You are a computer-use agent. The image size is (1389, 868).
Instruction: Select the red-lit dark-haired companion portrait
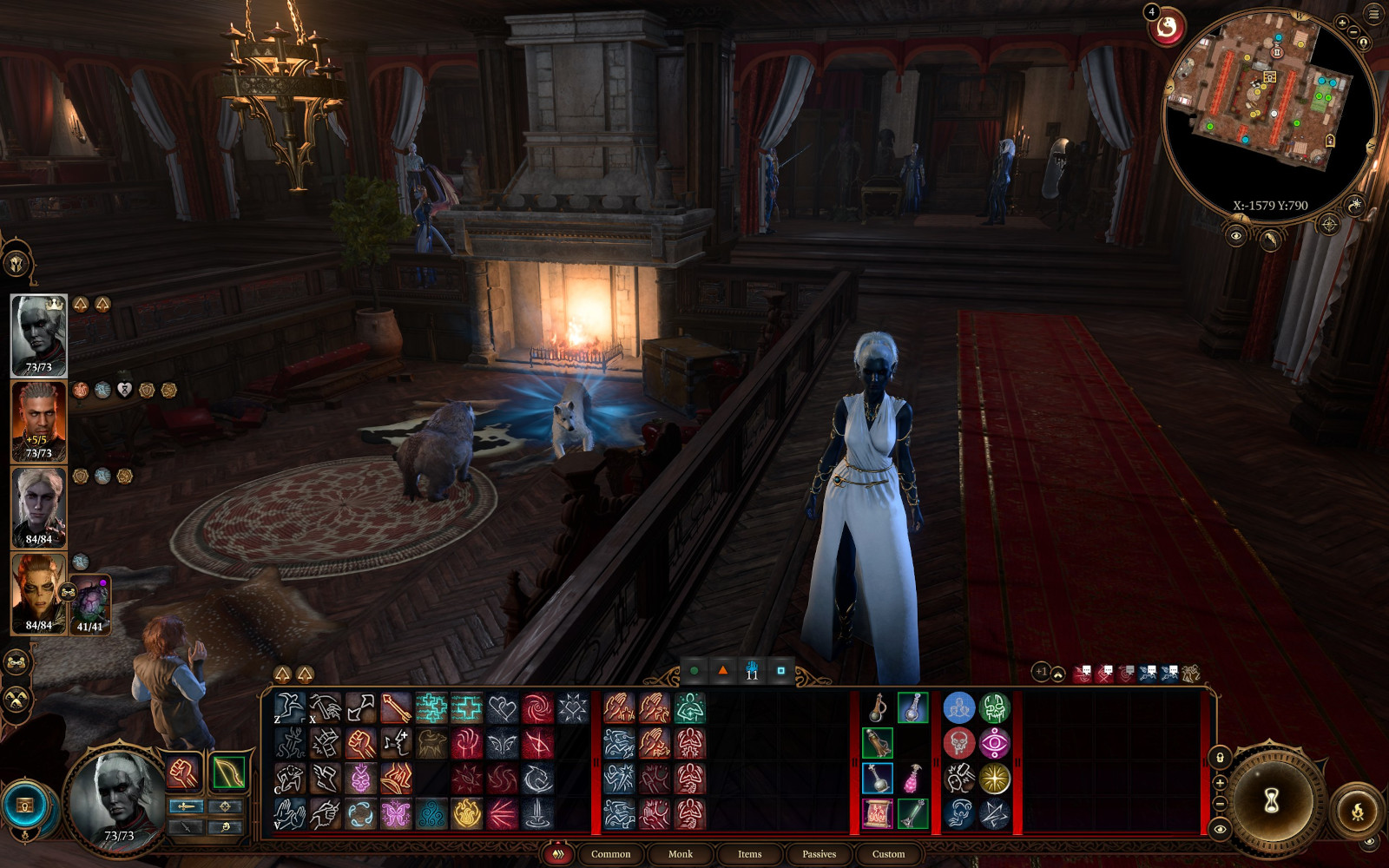coord(38,421)
